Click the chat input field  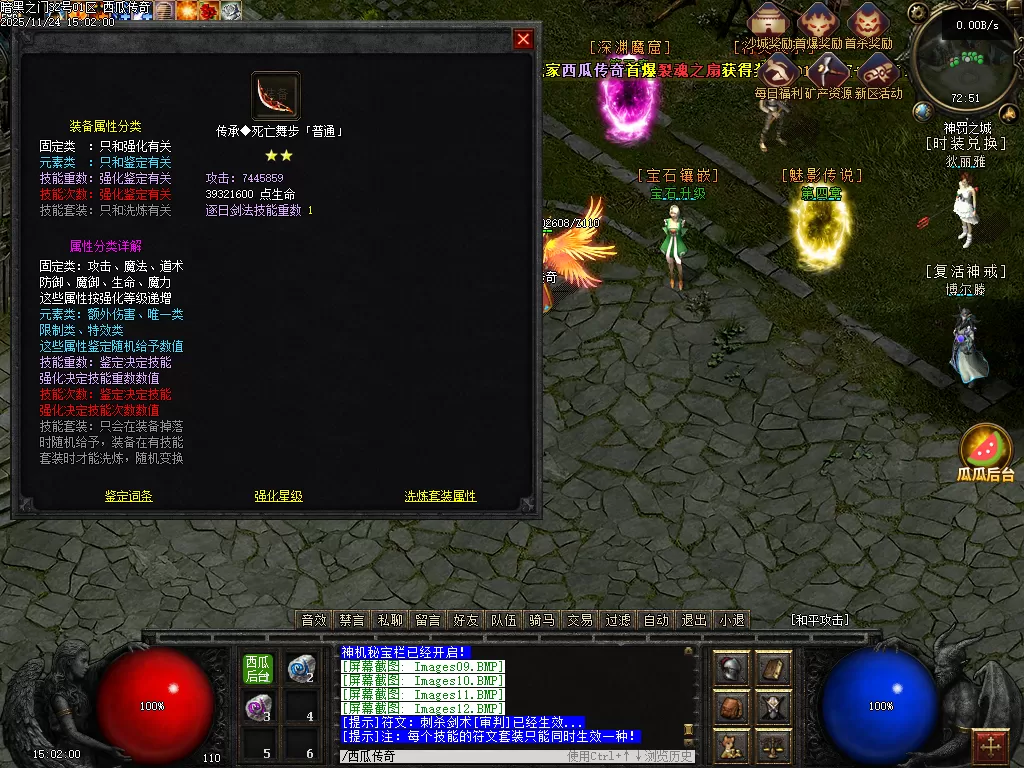click(450, 756)
